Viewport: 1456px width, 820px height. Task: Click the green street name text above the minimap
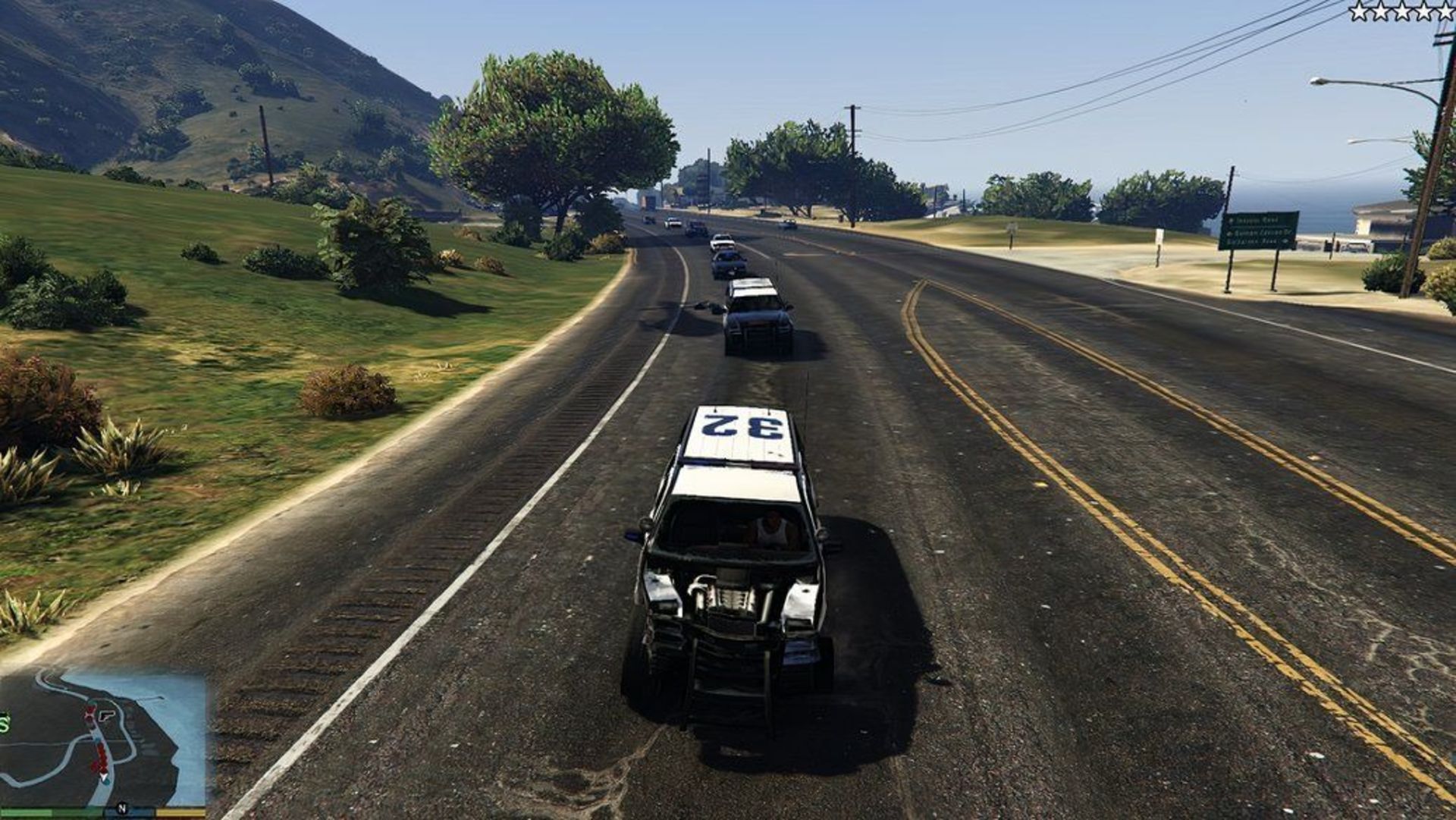point(4,723)
